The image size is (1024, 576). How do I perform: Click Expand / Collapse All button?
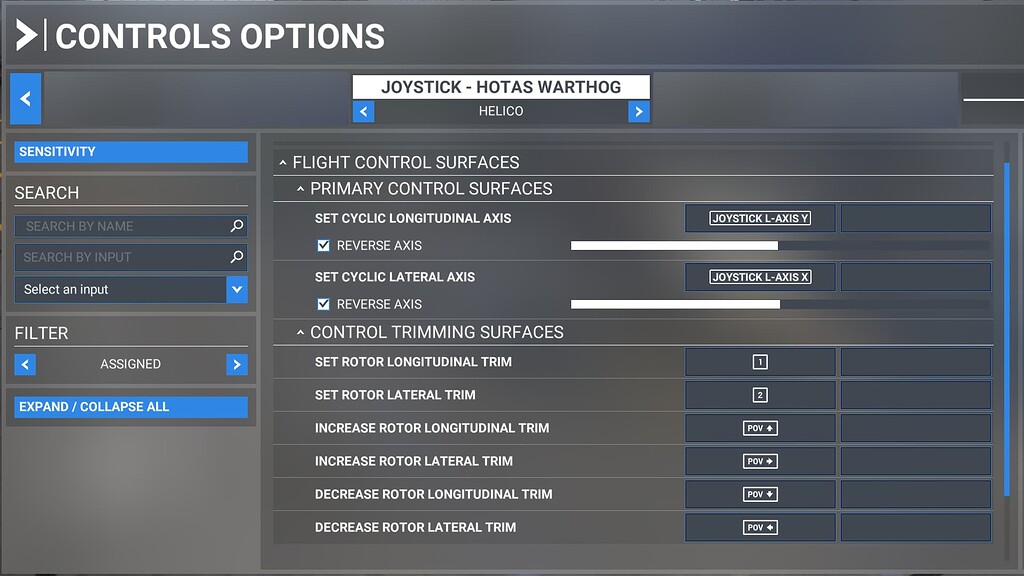point(131,407)
